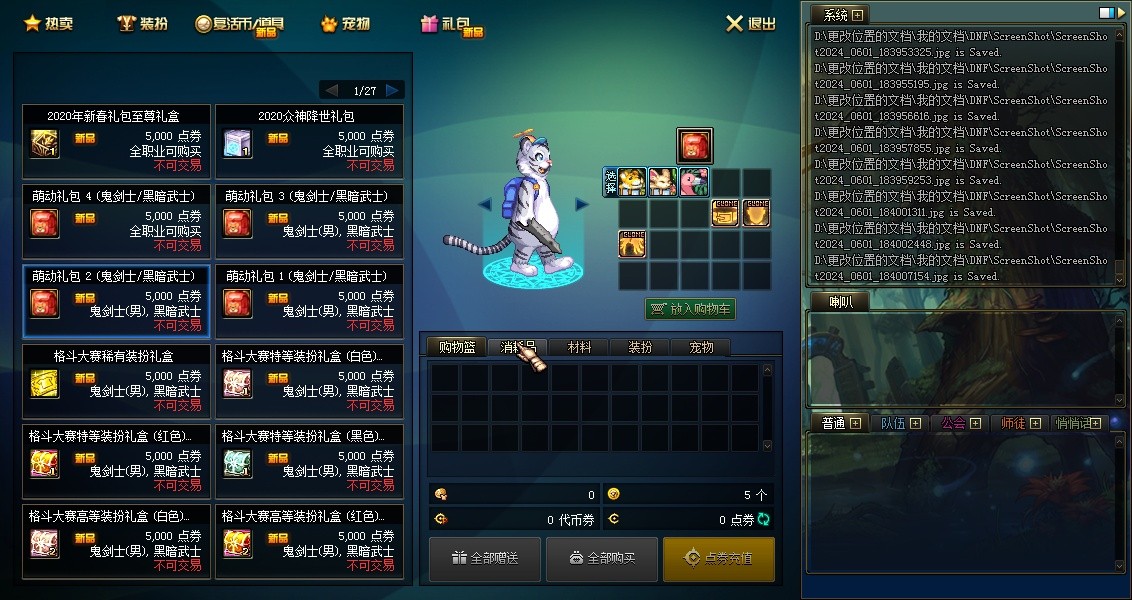Pick the 格斗大赛稀有装扮礼盒 listing
This screenshot has width=1132, height=600.
(116, 380)
